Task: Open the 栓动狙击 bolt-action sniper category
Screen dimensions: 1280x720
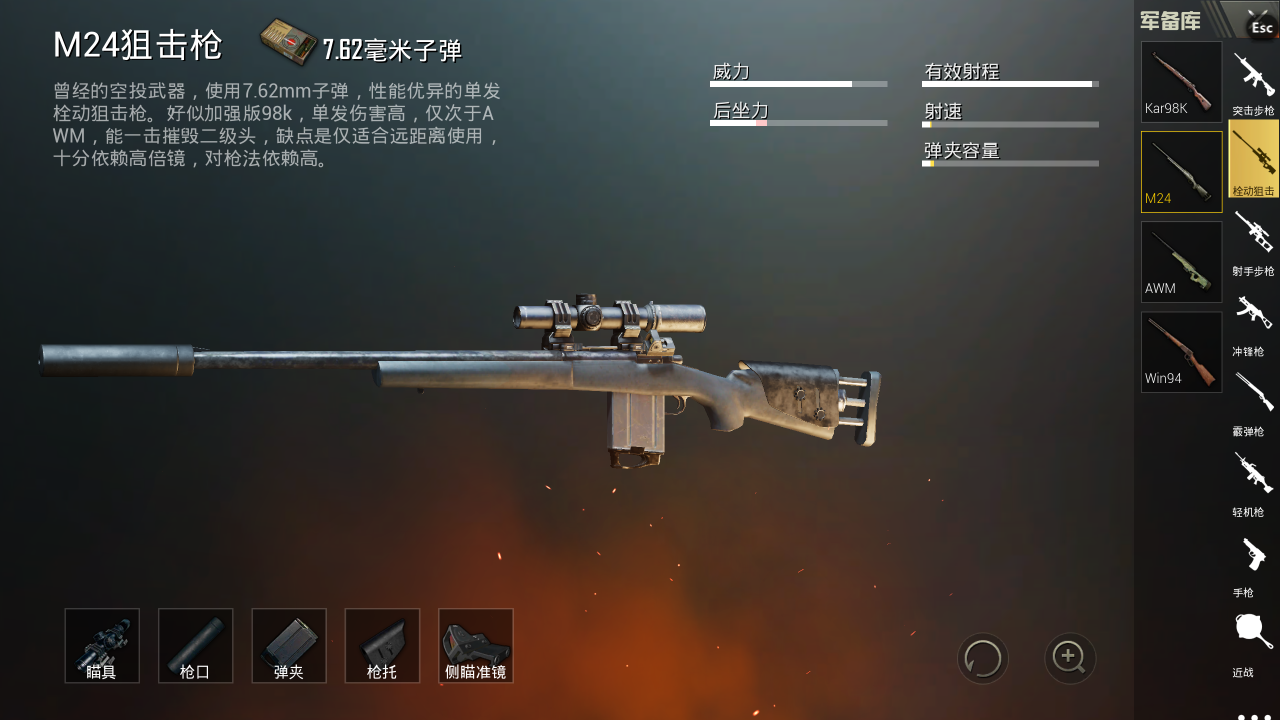Action: pyautogui.click(x=1253, y=159)
